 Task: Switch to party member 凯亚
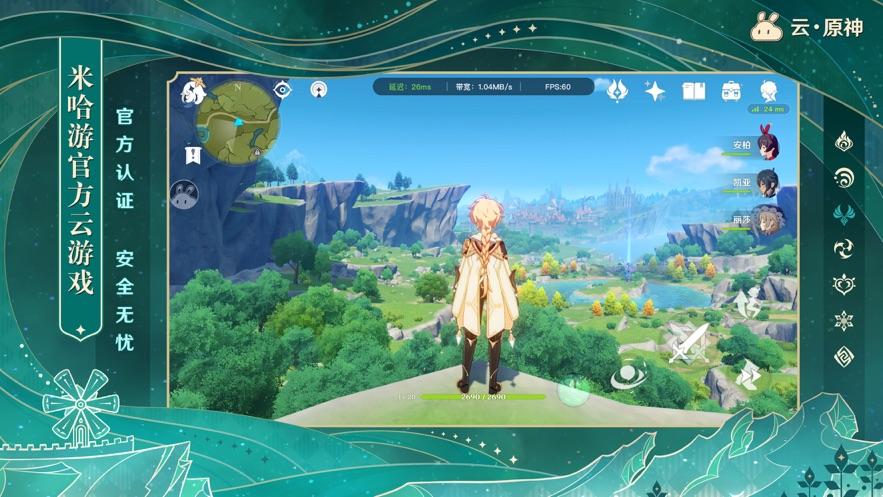[767, 183]
